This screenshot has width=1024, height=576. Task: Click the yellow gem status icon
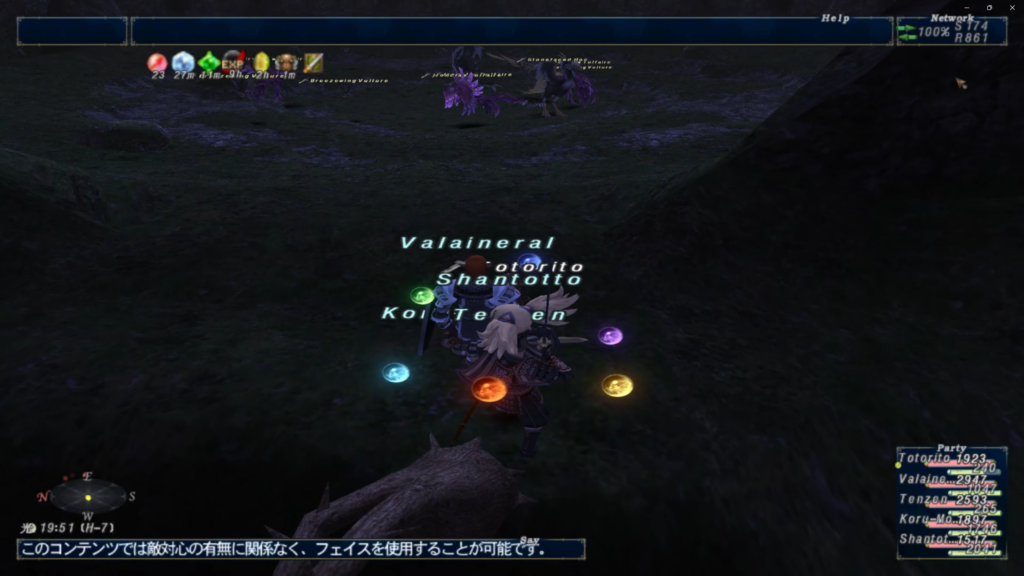261,63
